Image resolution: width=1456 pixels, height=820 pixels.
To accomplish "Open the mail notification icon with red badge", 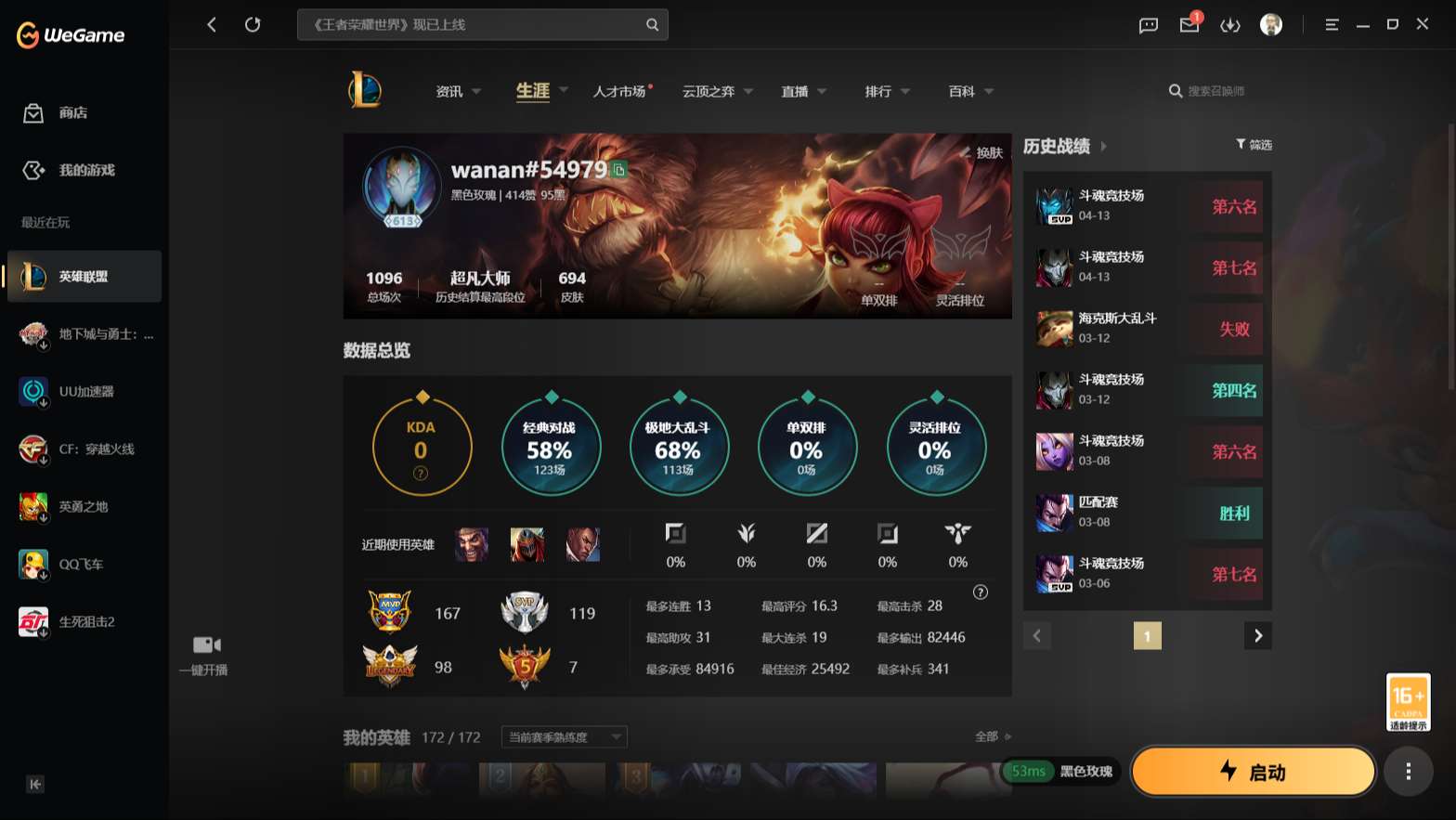I will (1189, 25).
